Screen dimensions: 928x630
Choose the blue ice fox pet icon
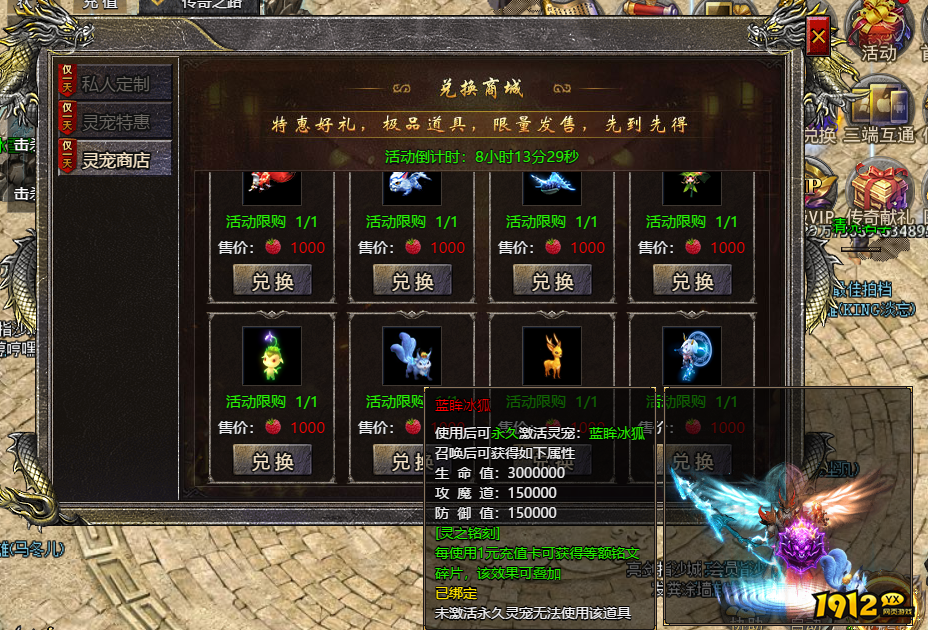coord(412,356)
